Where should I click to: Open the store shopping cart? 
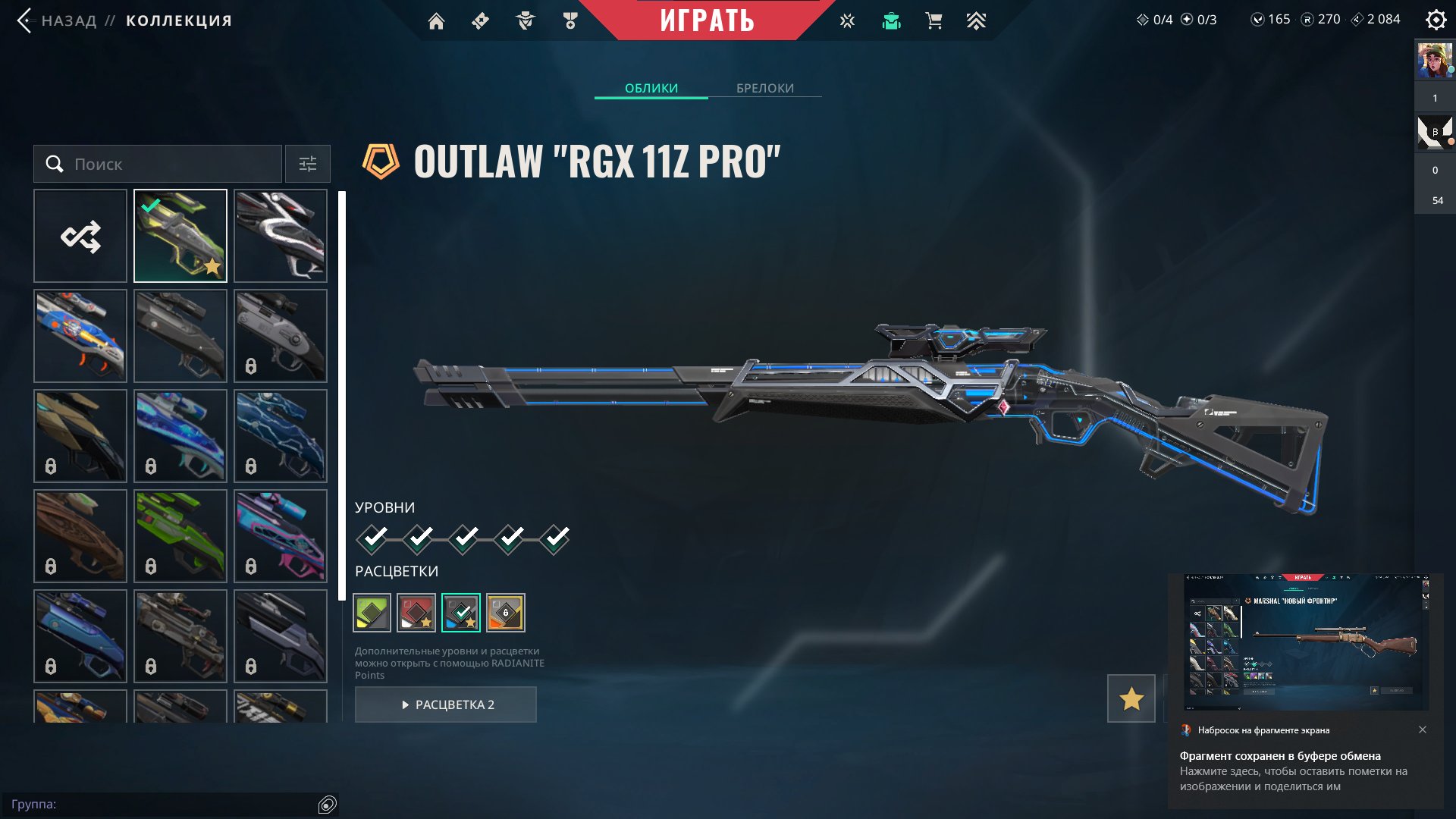[x=934, y=21]
